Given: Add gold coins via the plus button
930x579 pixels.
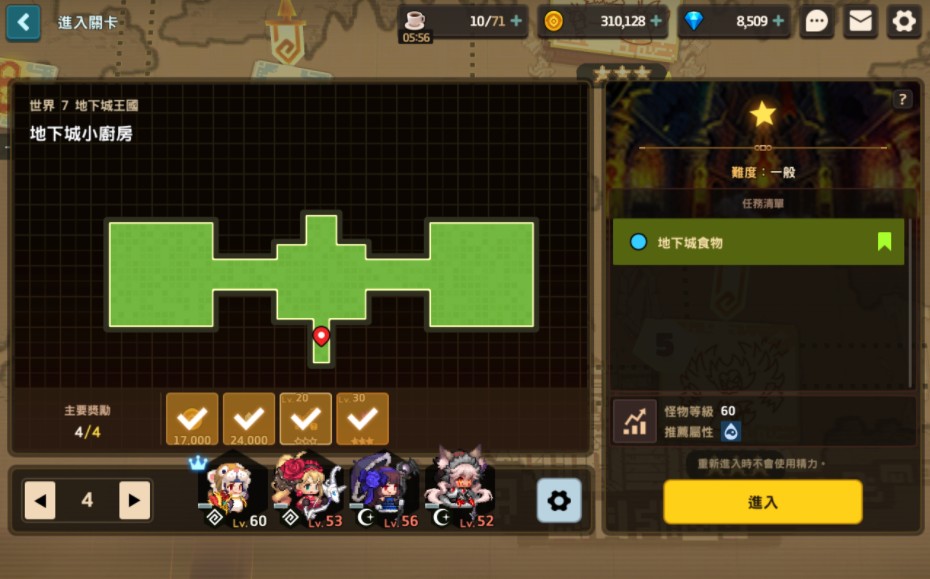Looking at the screenshot, I should tap(656, 21).
